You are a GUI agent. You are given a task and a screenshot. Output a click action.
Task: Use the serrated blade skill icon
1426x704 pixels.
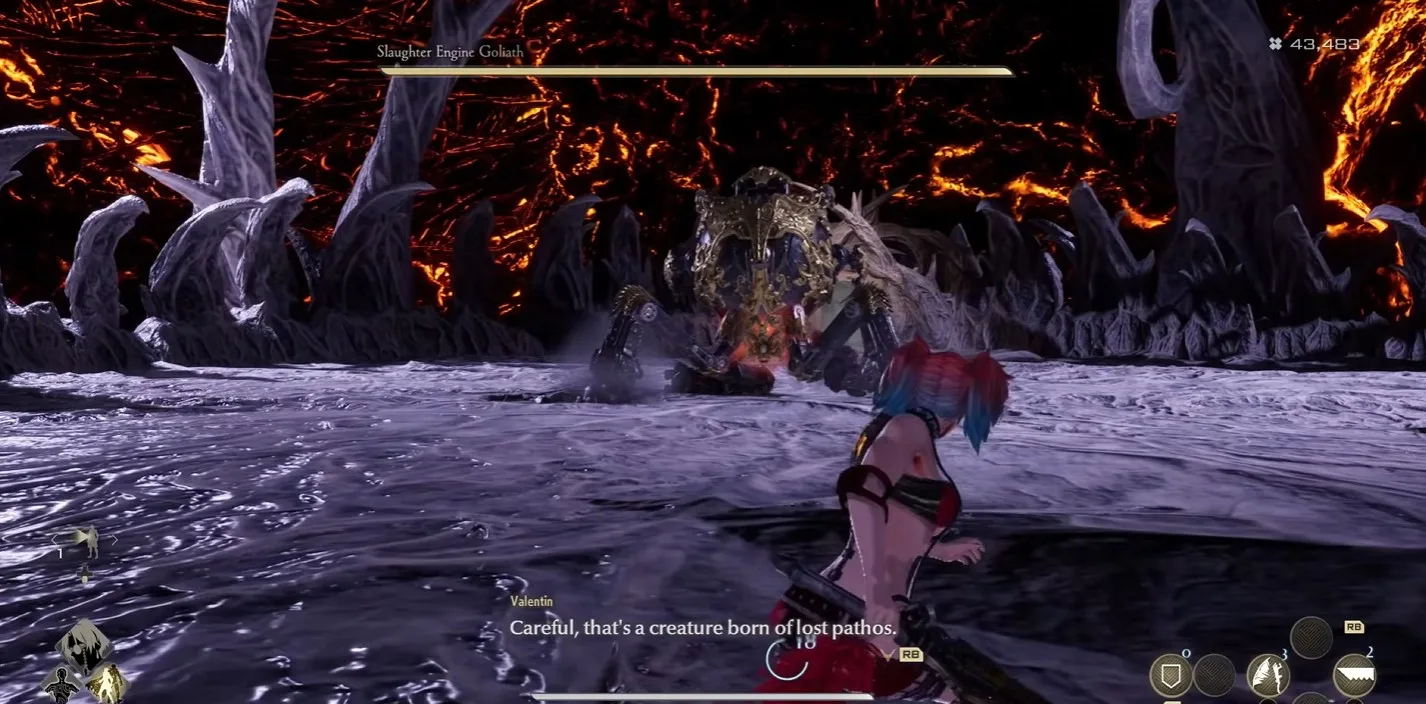[x=1354, y=676]
